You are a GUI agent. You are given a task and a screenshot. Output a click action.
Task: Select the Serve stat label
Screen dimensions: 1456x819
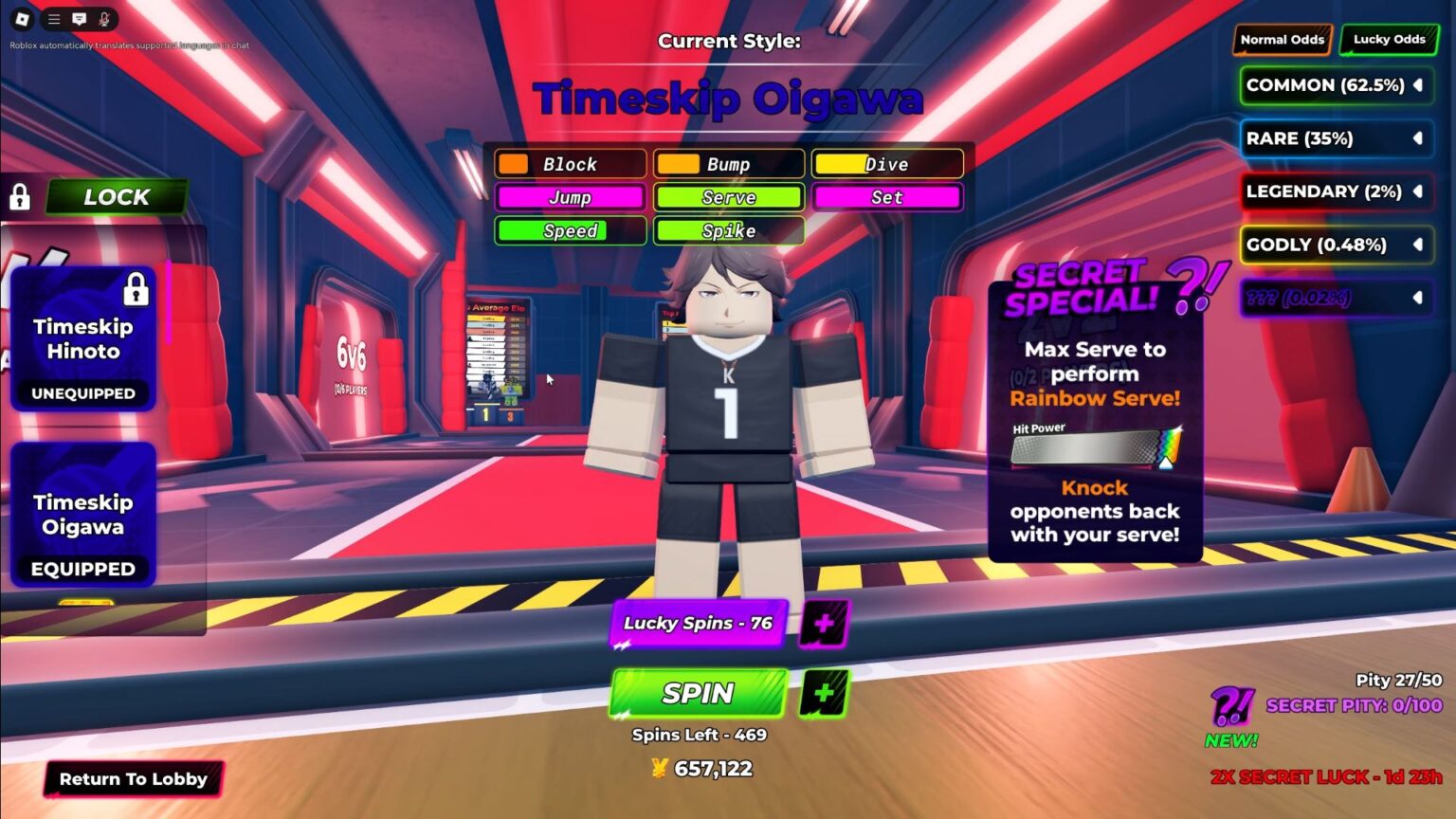pyautogui.click(x=728, y=197)
